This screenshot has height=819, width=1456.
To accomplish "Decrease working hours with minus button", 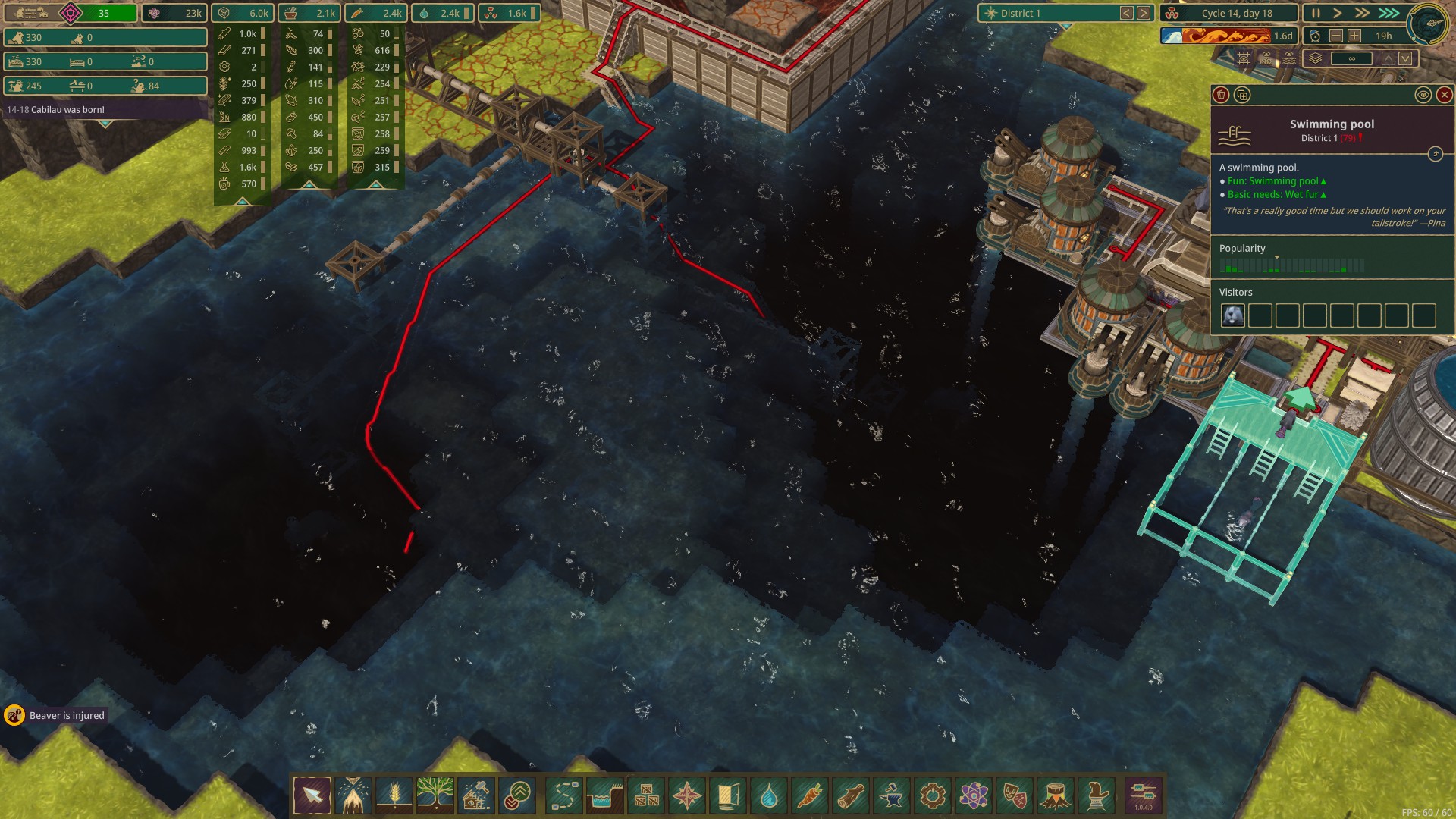I will pyautogui.click(x=1336, y=36).
